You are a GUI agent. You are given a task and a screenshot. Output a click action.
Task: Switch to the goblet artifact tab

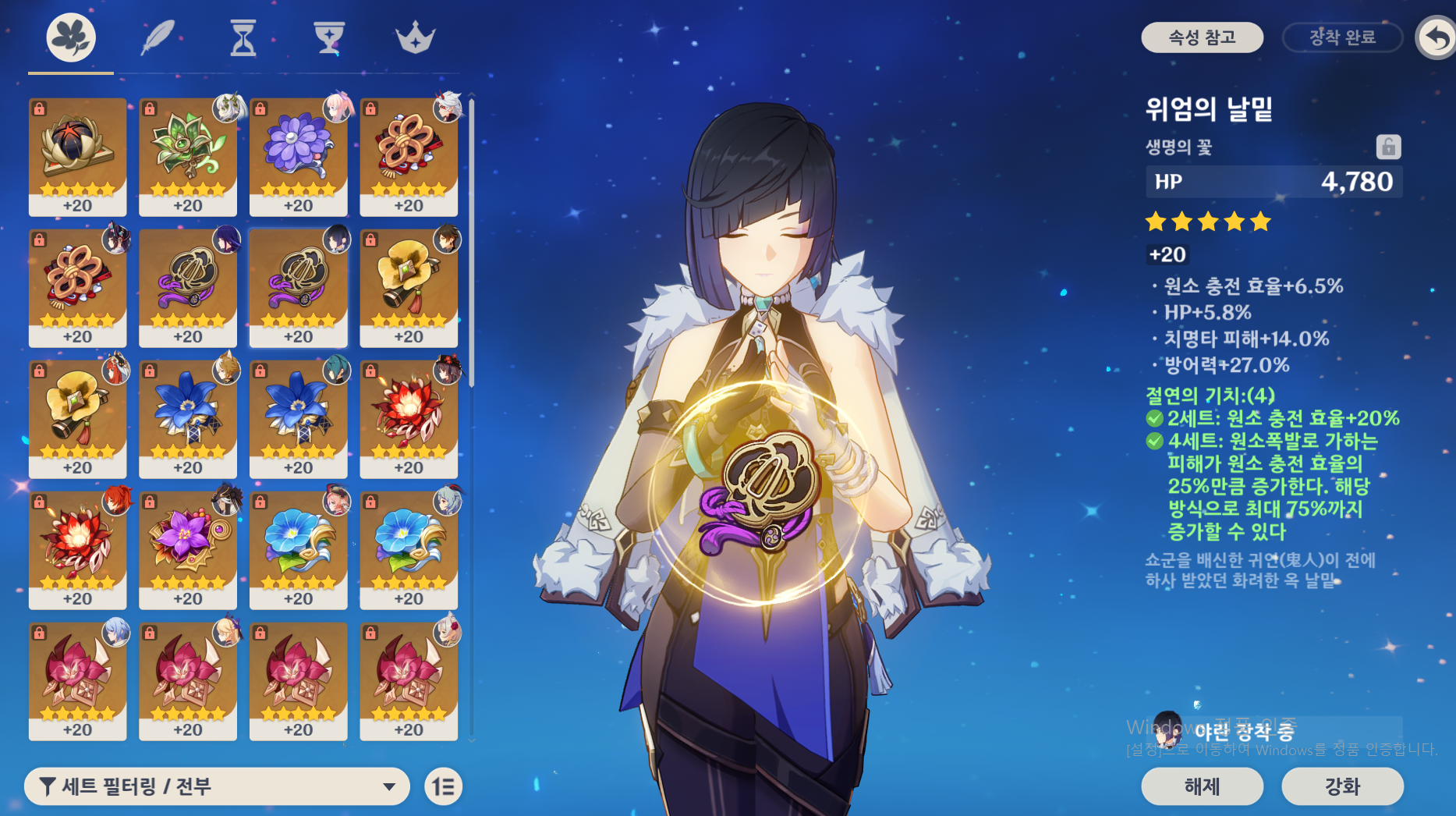pyautogui.click(x=328, y=37)
